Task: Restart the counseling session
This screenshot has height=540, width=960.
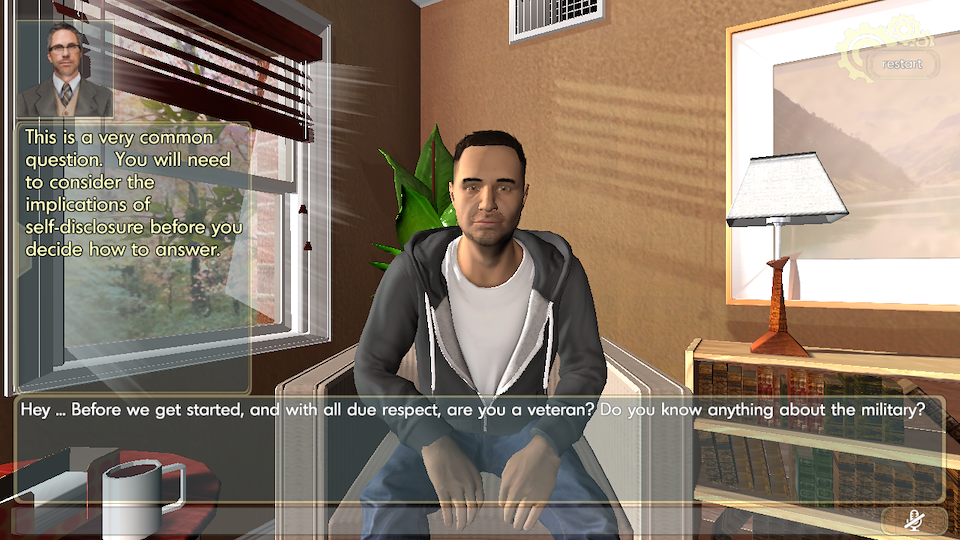Action: [903, 64]
